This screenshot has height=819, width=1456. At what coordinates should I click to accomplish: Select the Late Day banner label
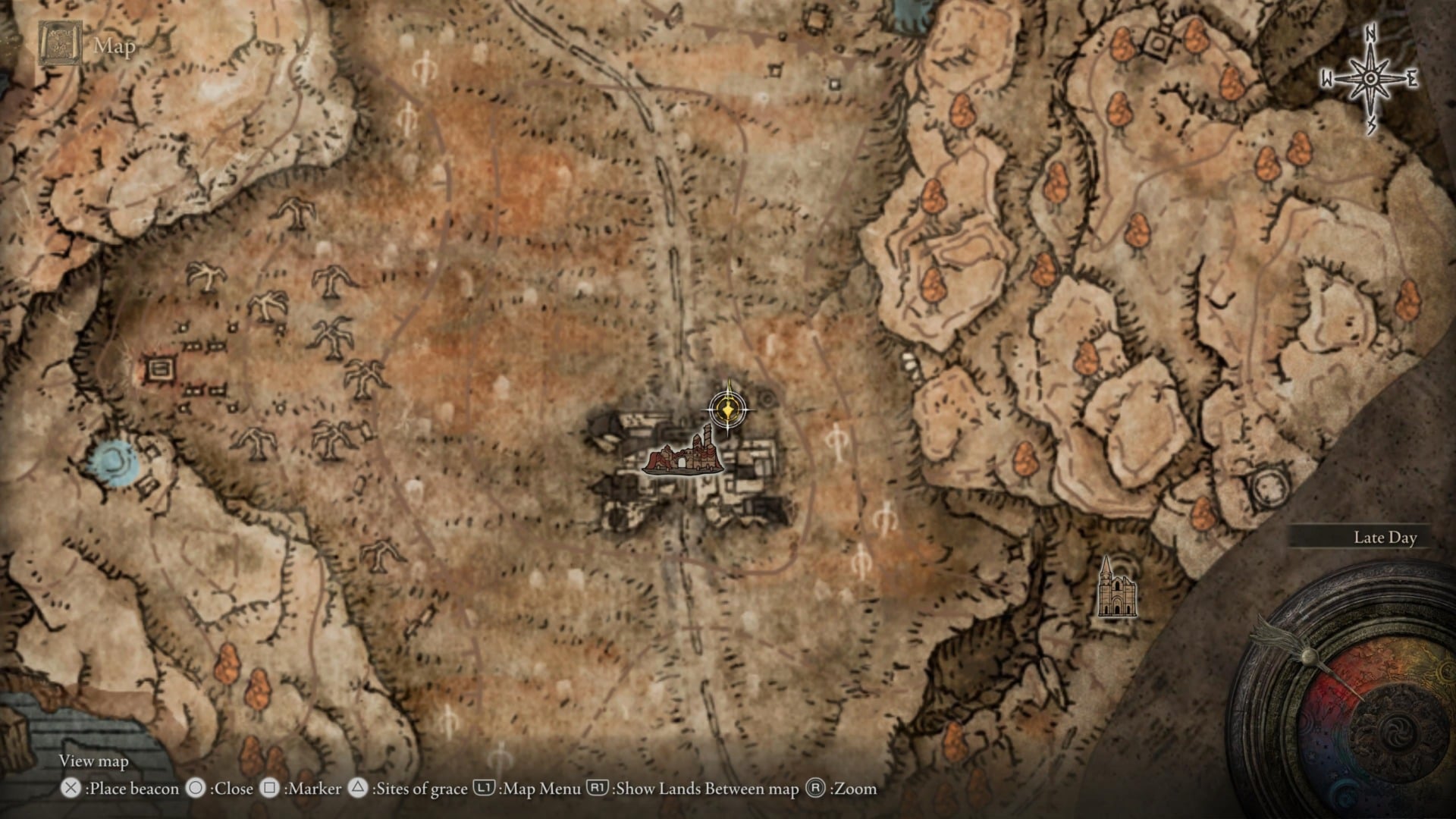(x=1385, y=538)
